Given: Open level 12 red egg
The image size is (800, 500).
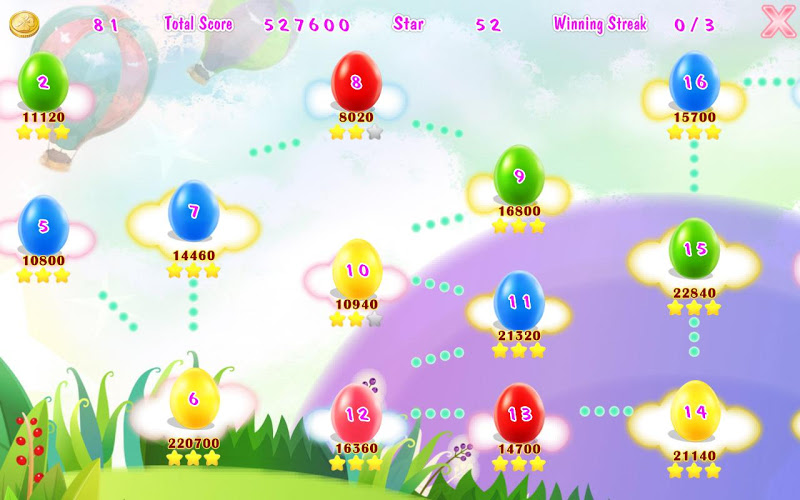Looking at the screenshot, I should pos(357,414).
